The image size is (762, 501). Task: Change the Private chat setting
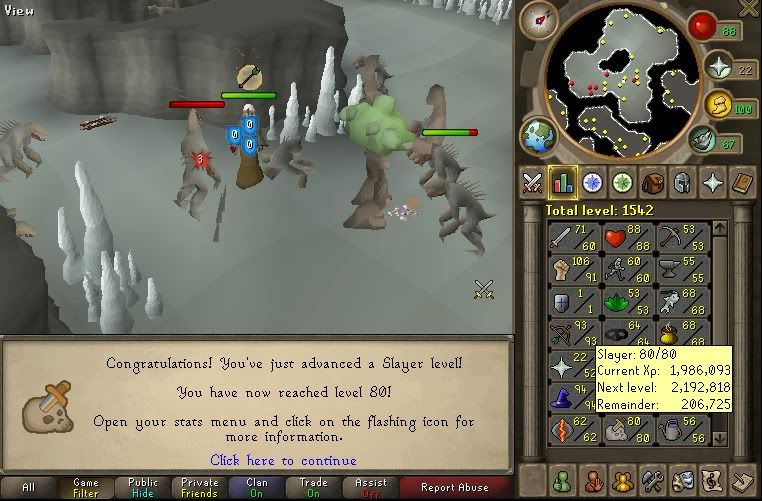tap(200, 487)
